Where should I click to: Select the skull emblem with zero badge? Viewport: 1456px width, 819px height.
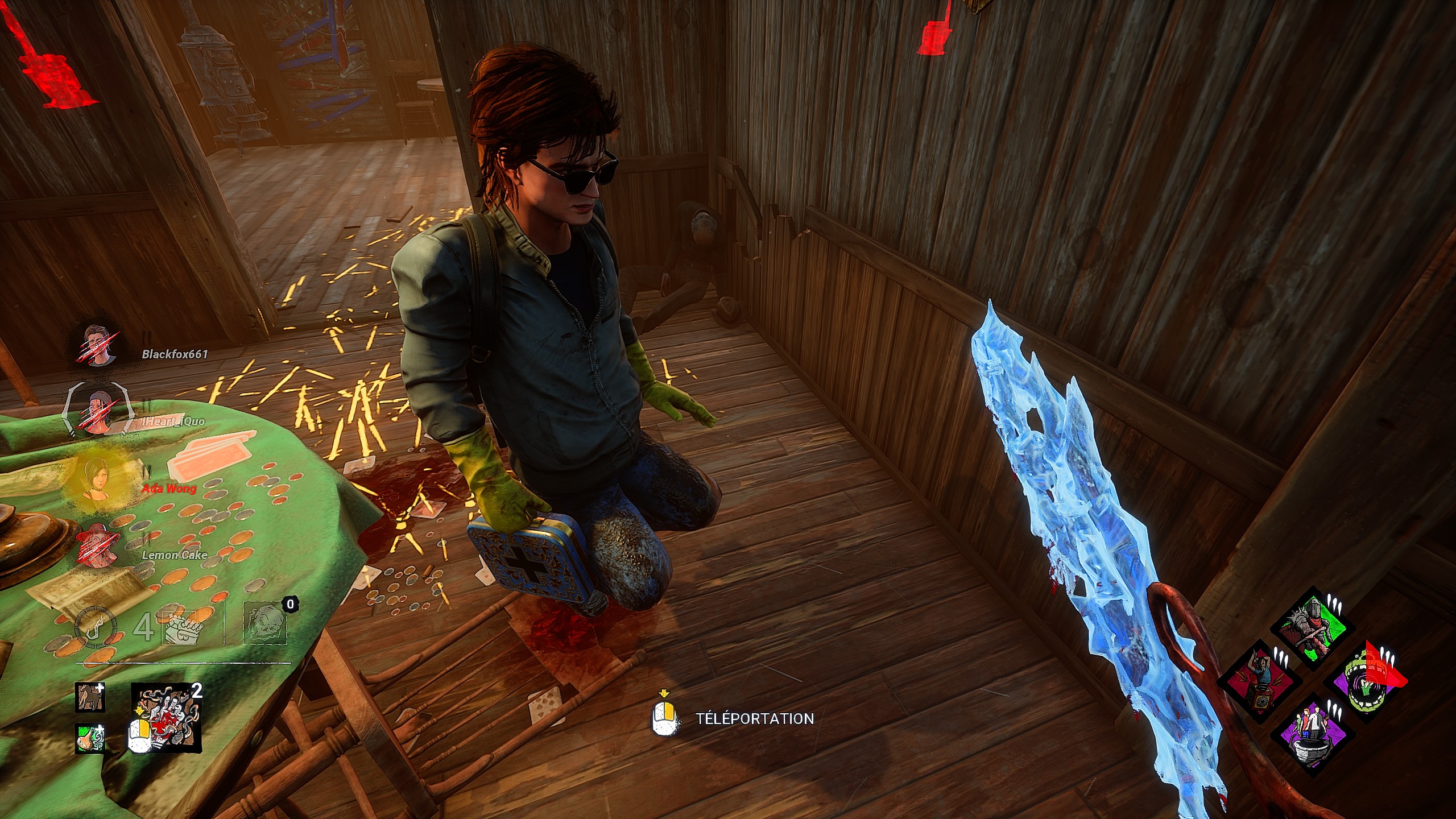point(264,626)
